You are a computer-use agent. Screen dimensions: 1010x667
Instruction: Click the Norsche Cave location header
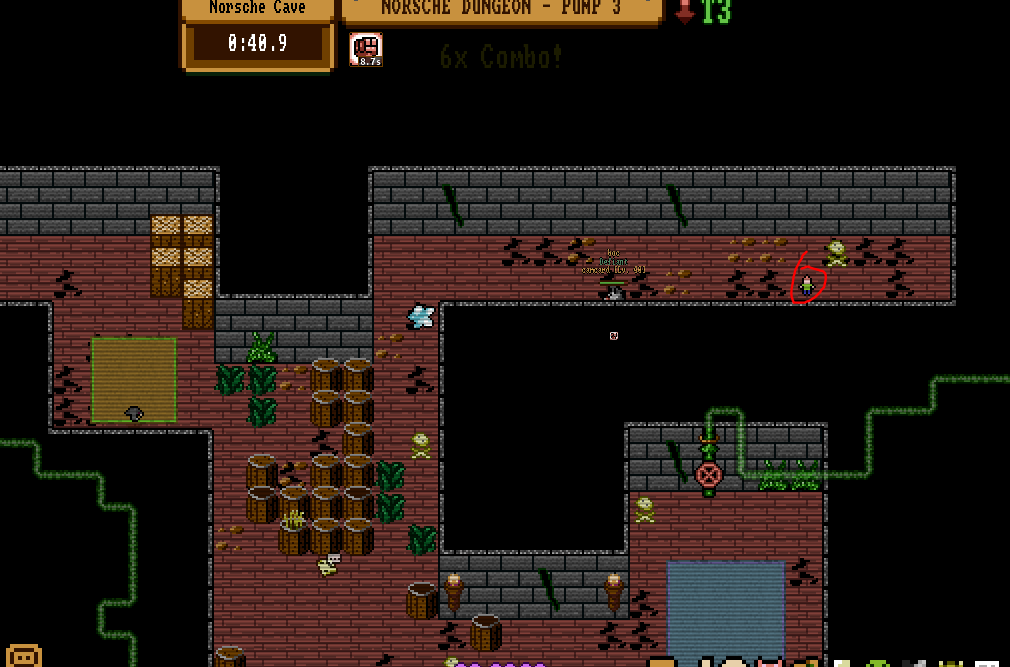[x=257, y=8]
